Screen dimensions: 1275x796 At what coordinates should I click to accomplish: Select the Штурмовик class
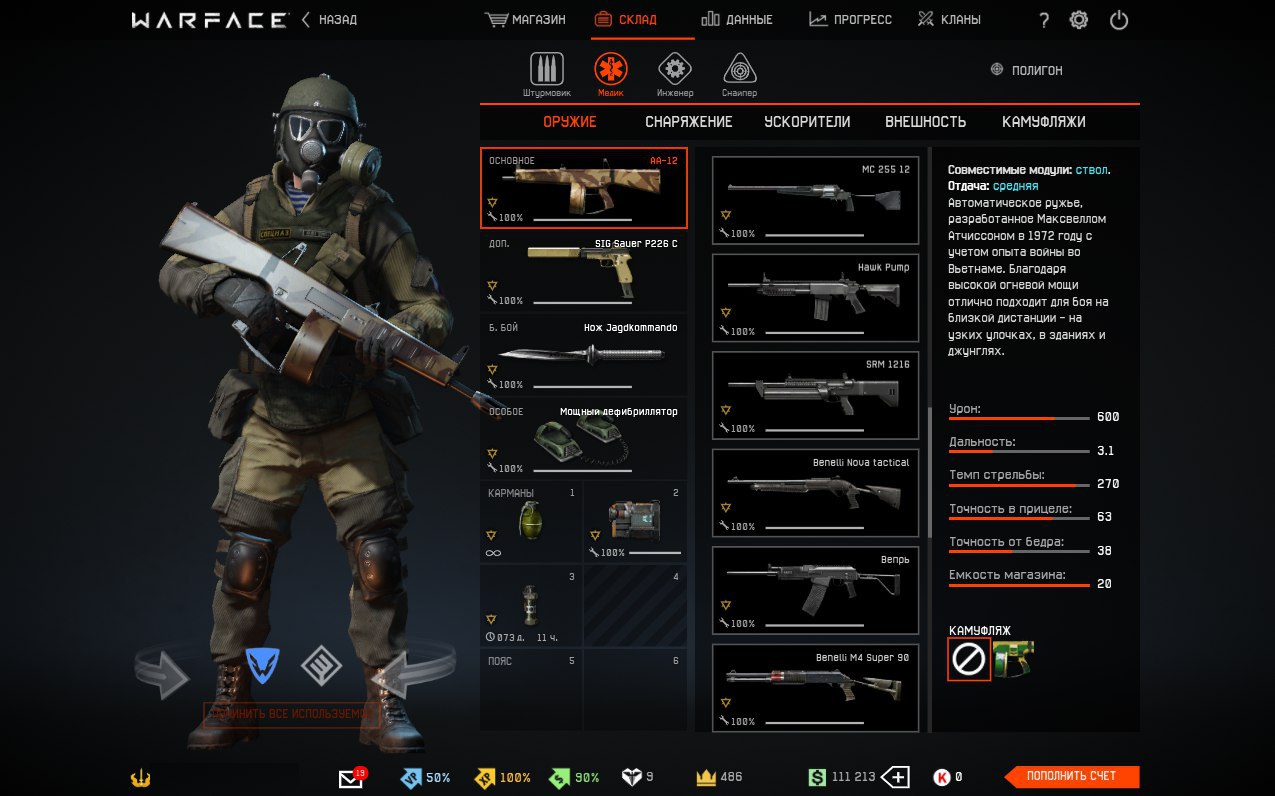click(x=546, y=74)
